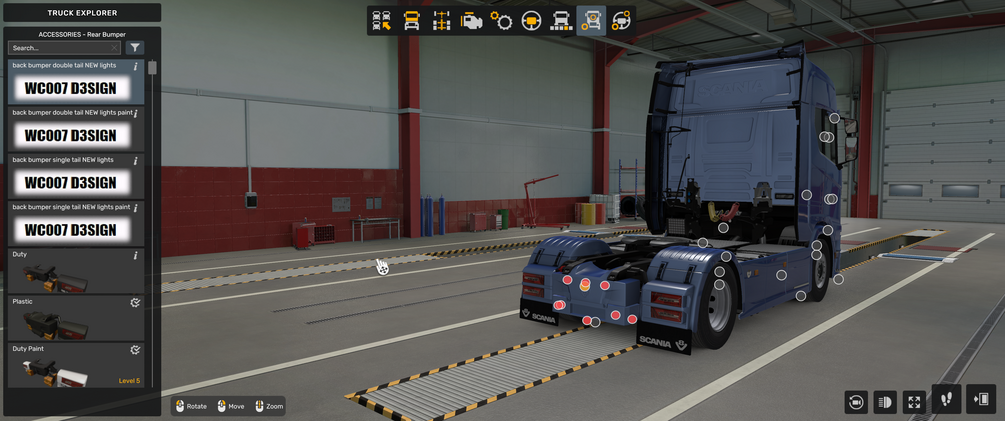Switch to the yellow cabin tab
This screenshot has height=421, width=1005.
point(411,21)
